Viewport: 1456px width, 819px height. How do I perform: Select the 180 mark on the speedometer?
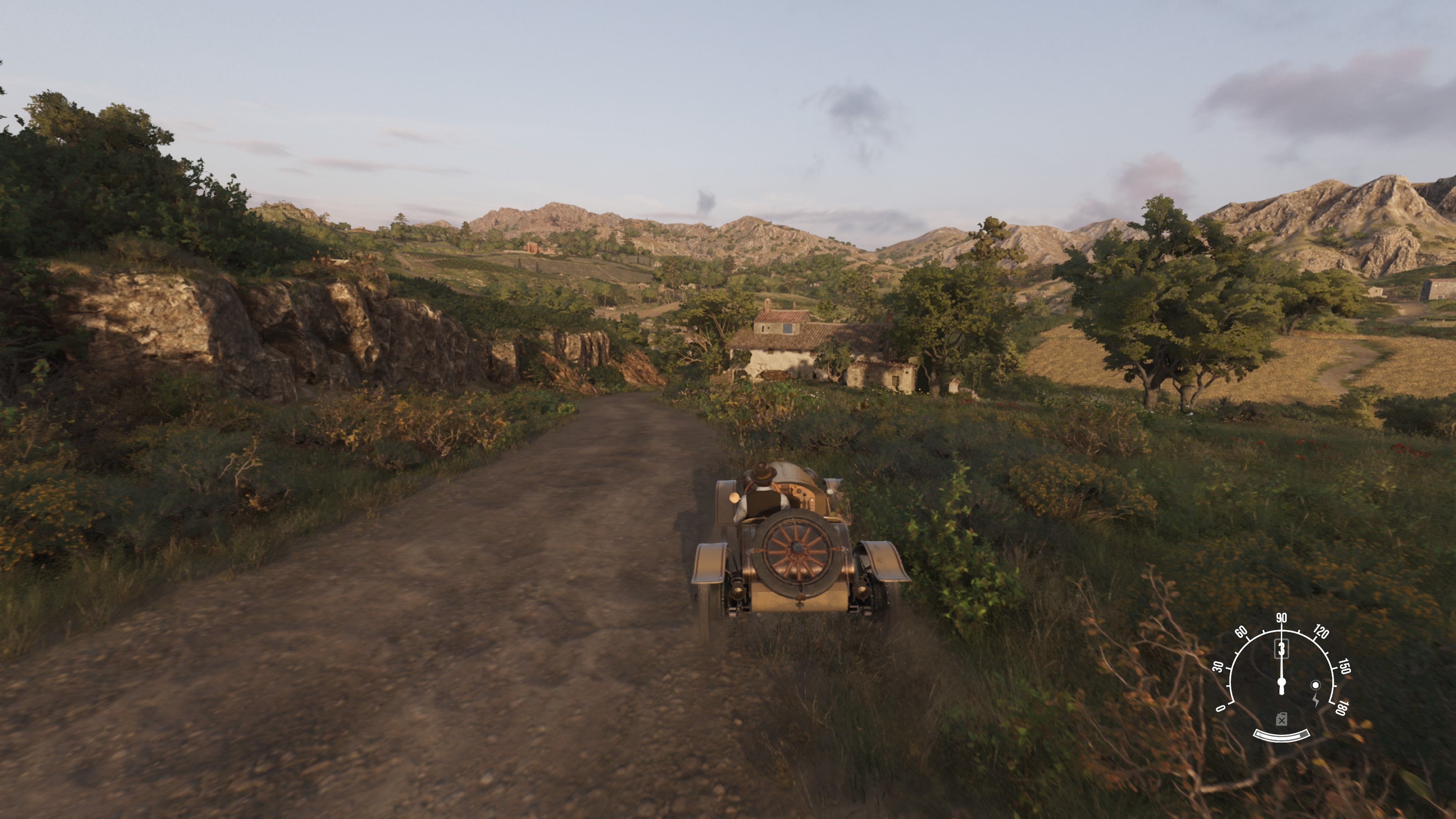tap(1342, 708)
